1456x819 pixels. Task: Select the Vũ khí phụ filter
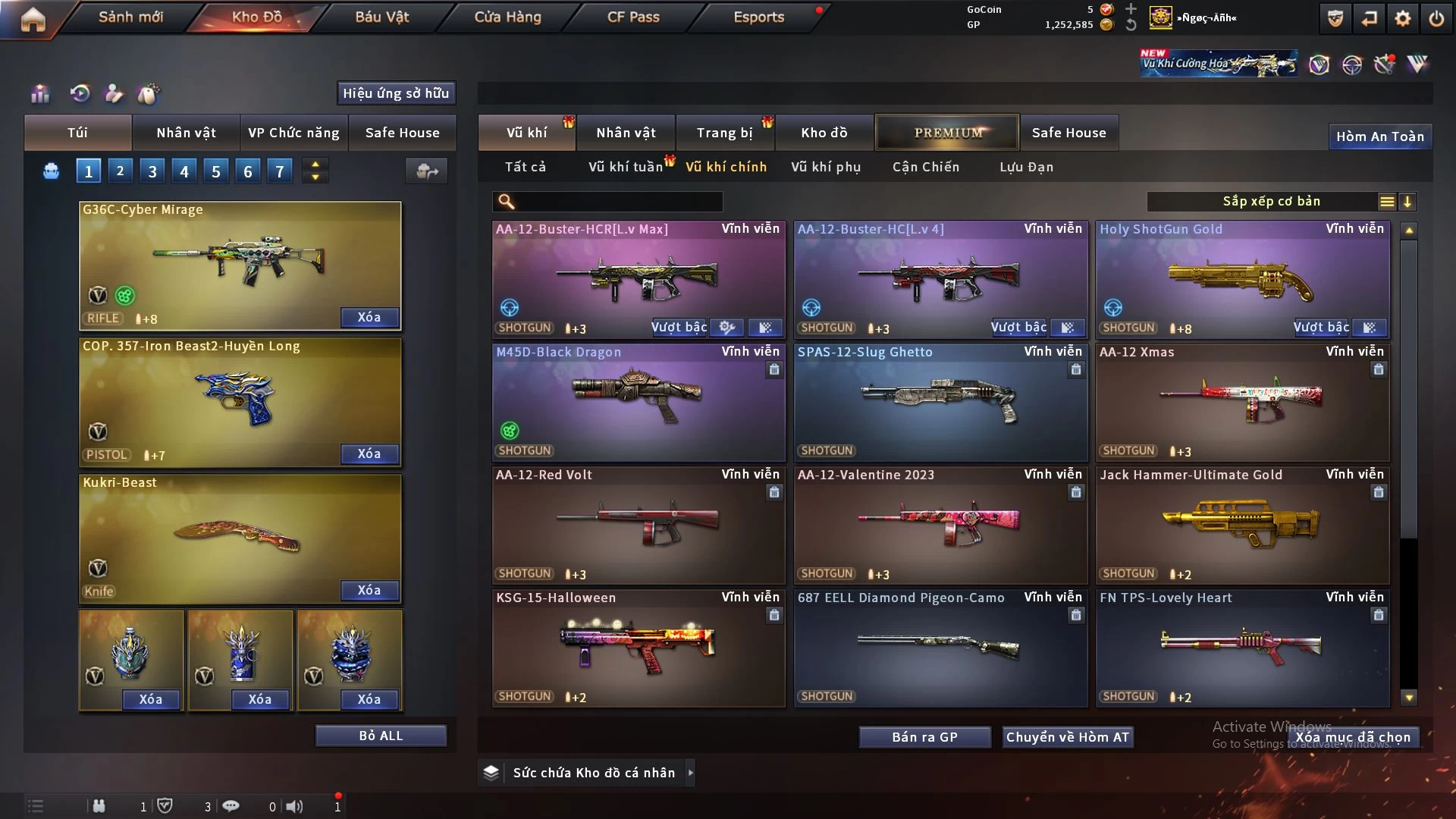point(825,167)
